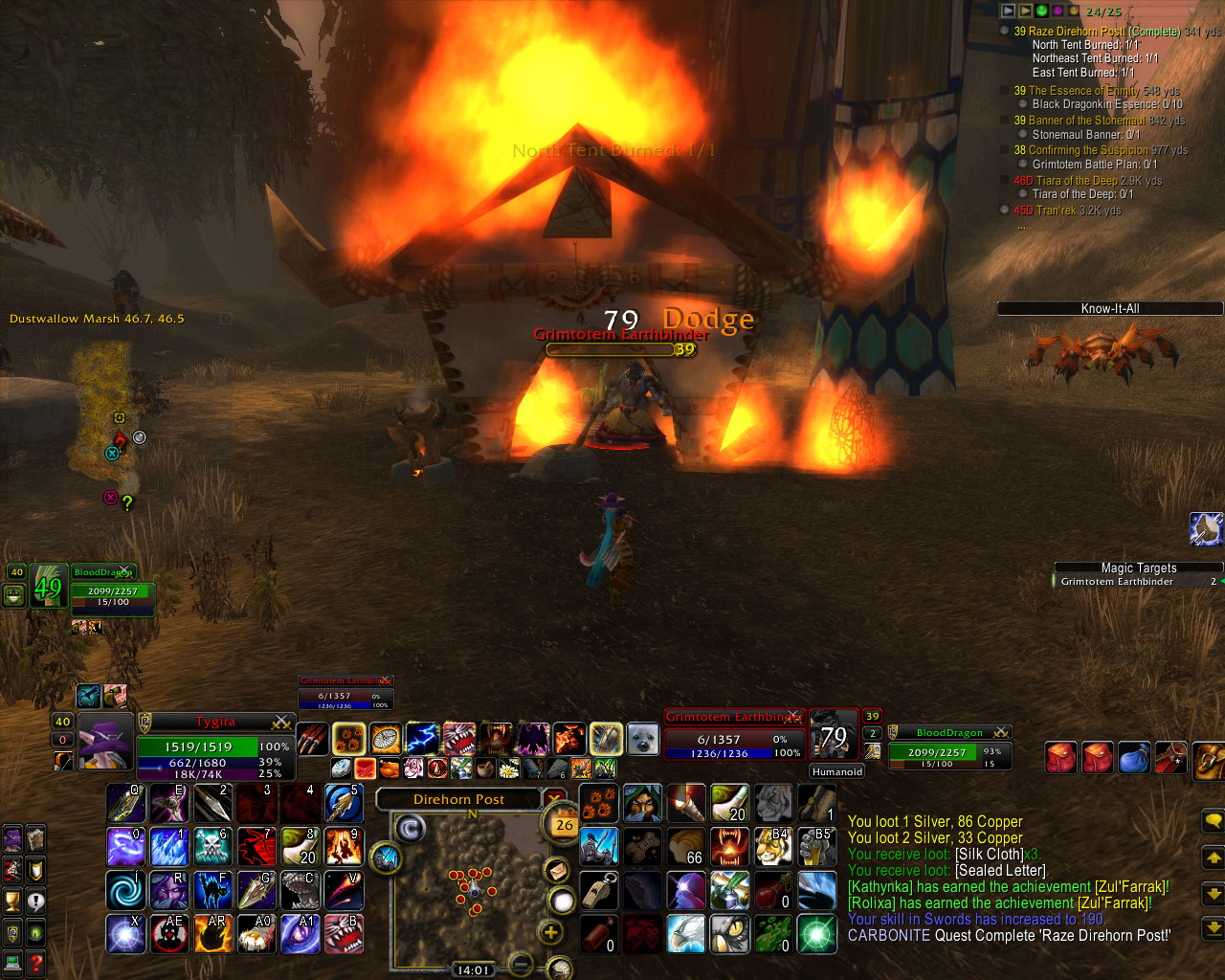This screenshot has width=1225, height=980.
Task: Activate the blue swirl ability icon
Action: (x=125, y=890)
